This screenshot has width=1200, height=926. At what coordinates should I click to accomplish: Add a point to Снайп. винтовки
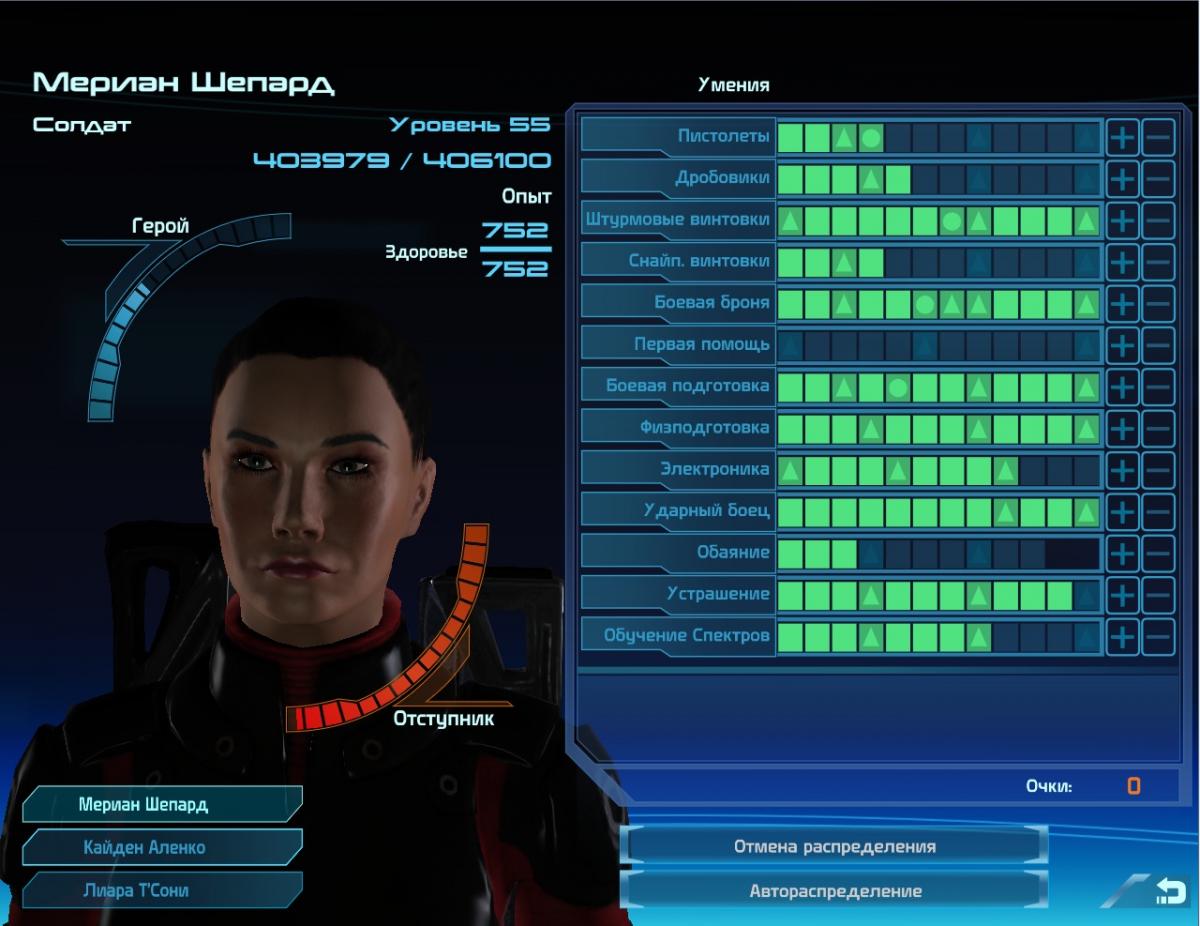[1122, 262]
